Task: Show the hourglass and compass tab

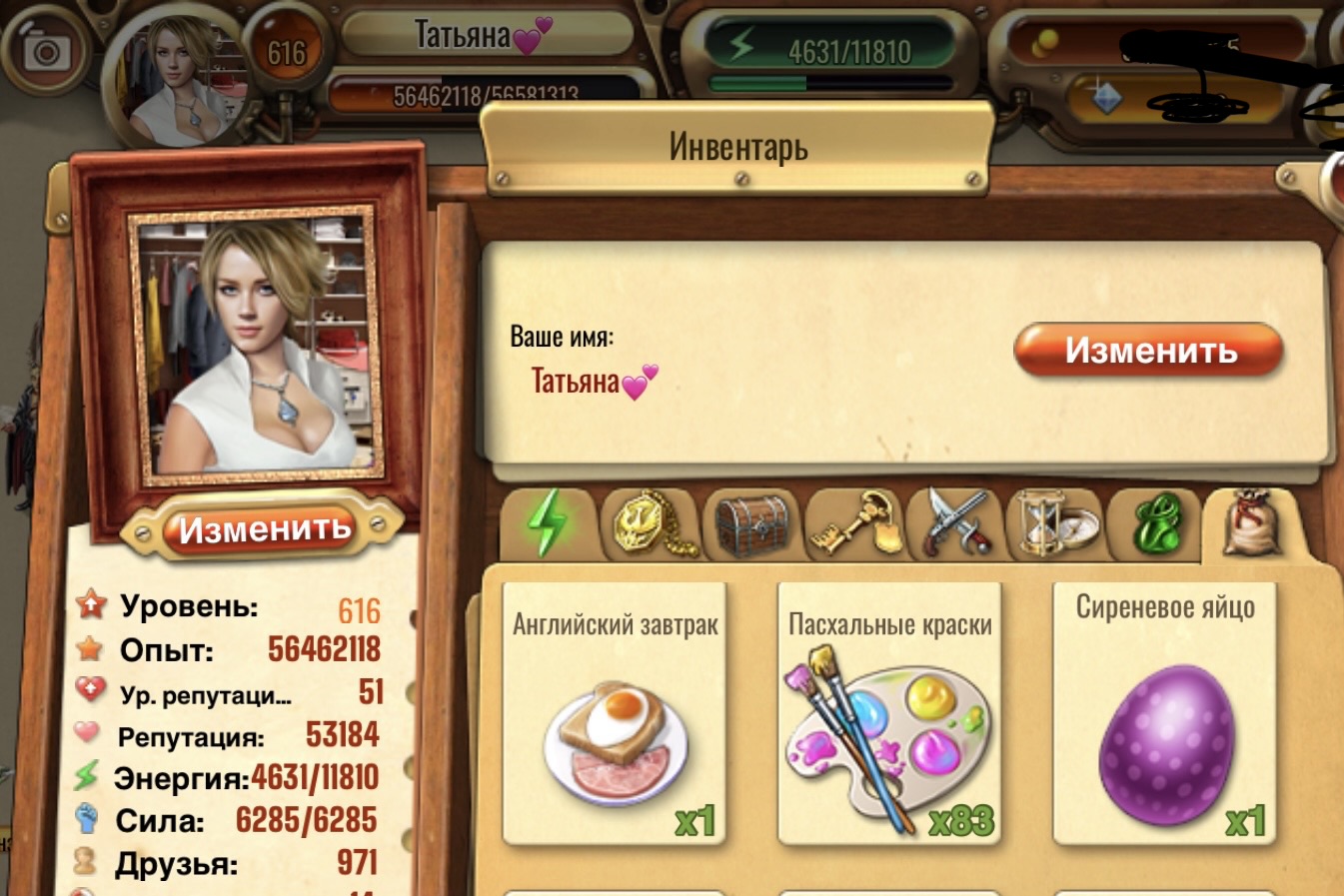Action: click(1057, 523)
